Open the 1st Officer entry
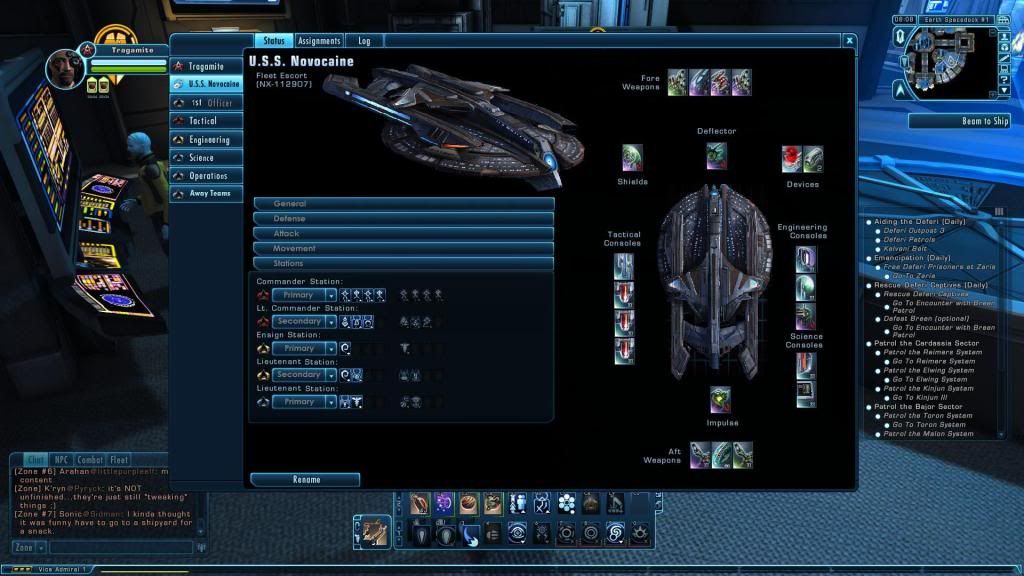This screenshot has height=576, width=1024. click(207, 102)
